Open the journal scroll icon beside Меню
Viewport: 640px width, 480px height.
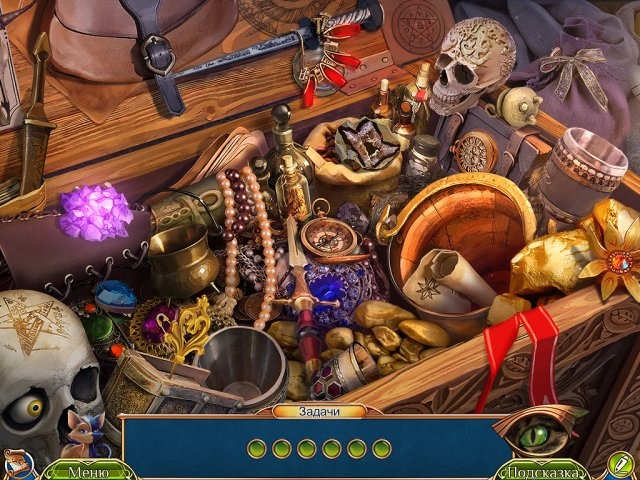click(x=15, y=463)
